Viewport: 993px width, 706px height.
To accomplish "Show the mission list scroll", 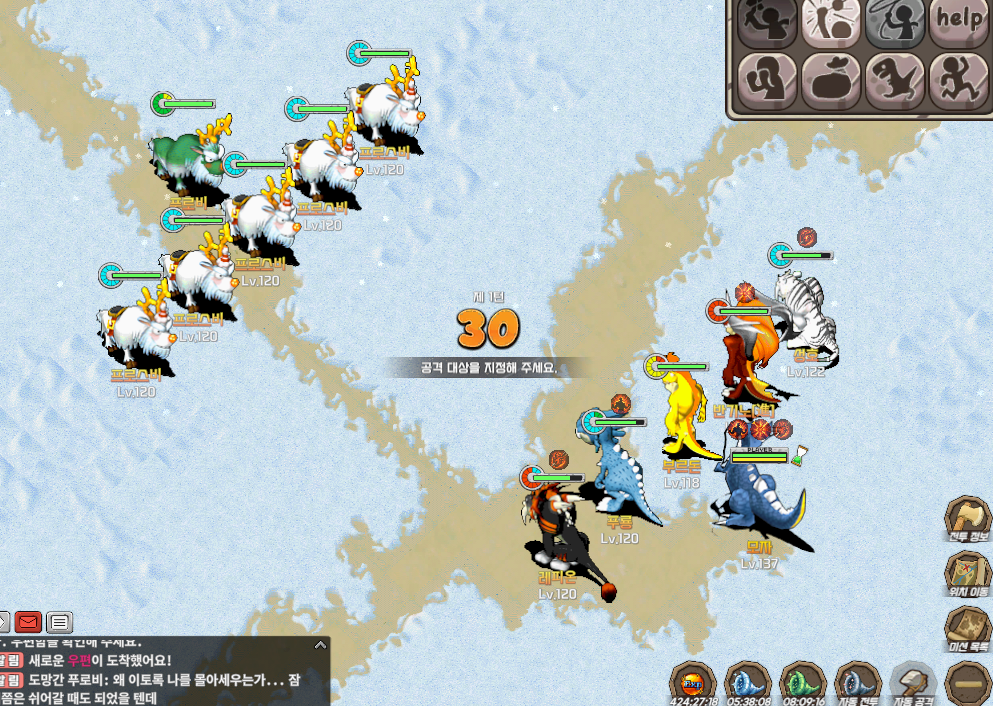I will 967,630.
